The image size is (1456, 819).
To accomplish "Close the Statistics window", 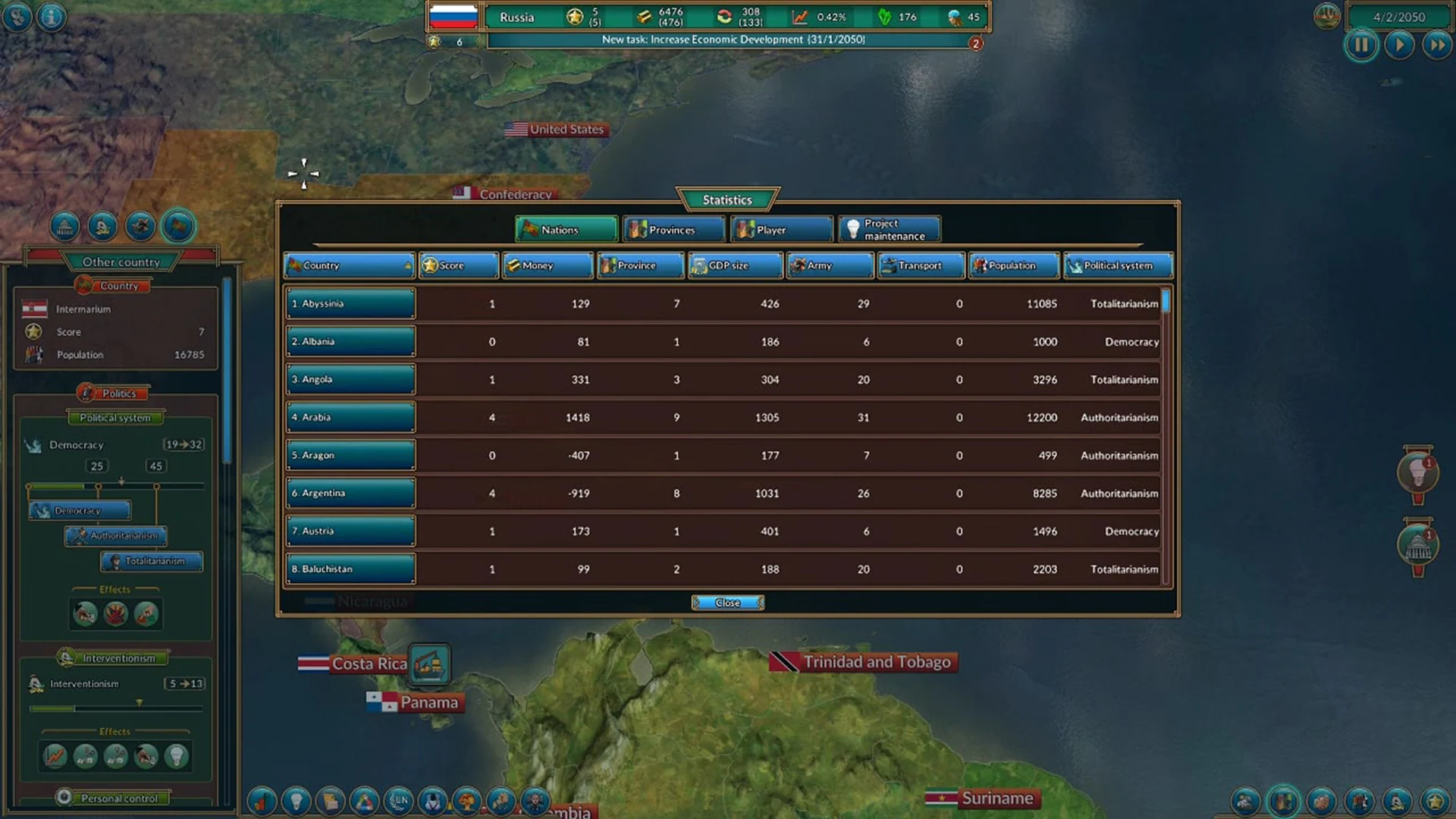I will point(726,602).
